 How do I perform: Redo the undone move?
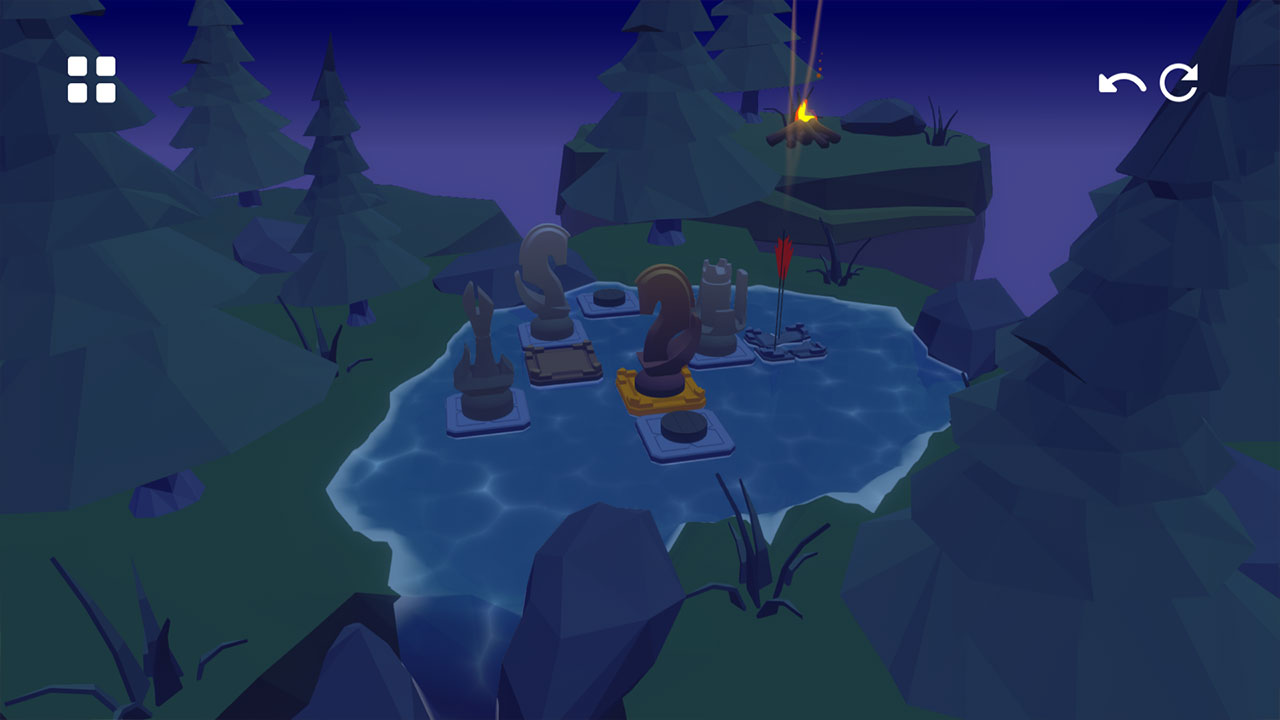pos(1180,80)
